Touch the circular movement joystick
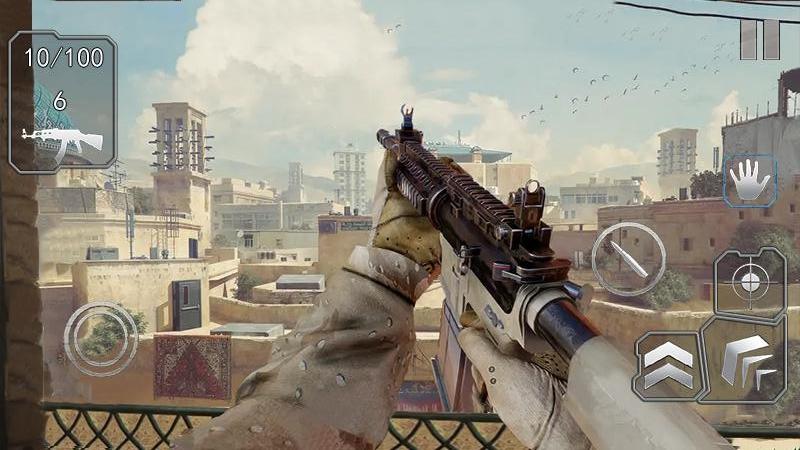The image size is (800, 450). click(x=101, y=339)
